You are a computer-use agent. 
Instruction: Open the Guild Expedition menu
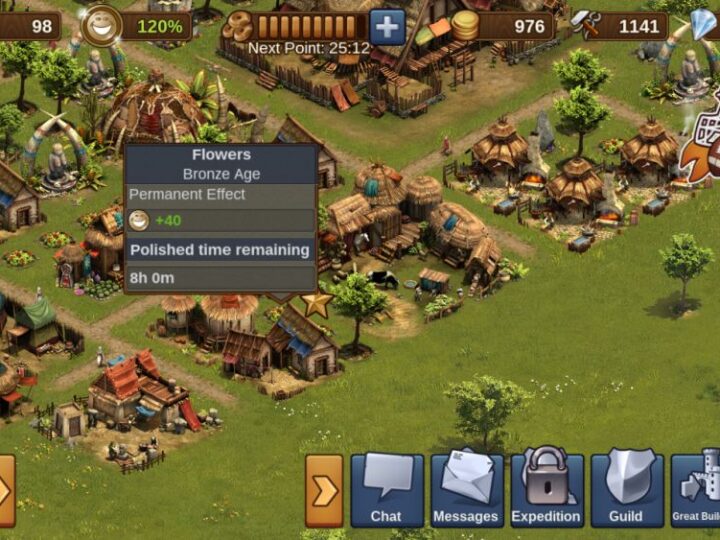(546, 490)
